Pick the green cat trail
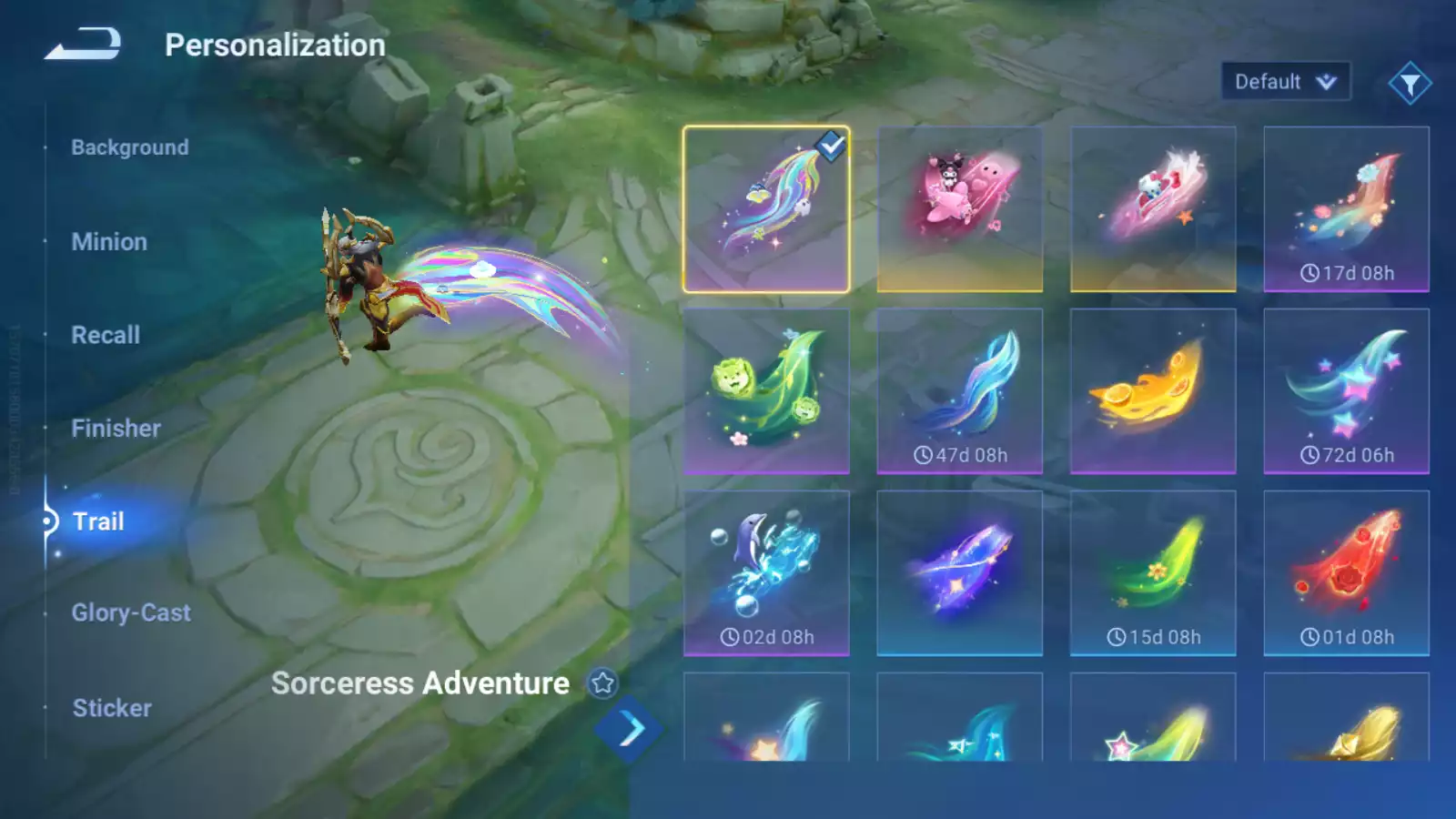Screen dimensions: 1456x819 pos(766,391)
